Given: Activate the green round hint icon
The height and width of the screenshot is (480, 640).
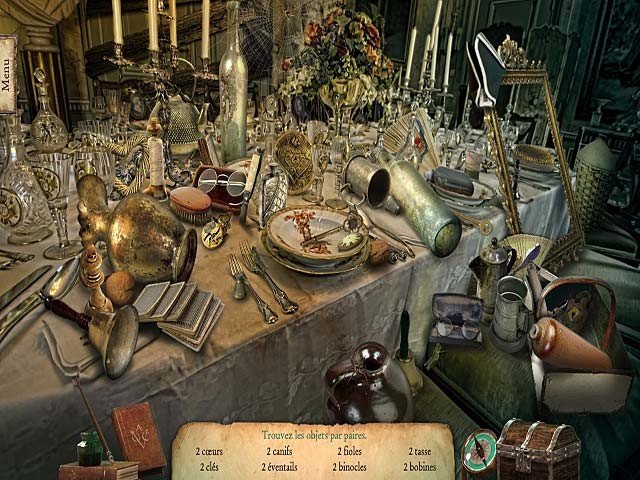Looking at the screenshot, I should click(x=478, y=449).
